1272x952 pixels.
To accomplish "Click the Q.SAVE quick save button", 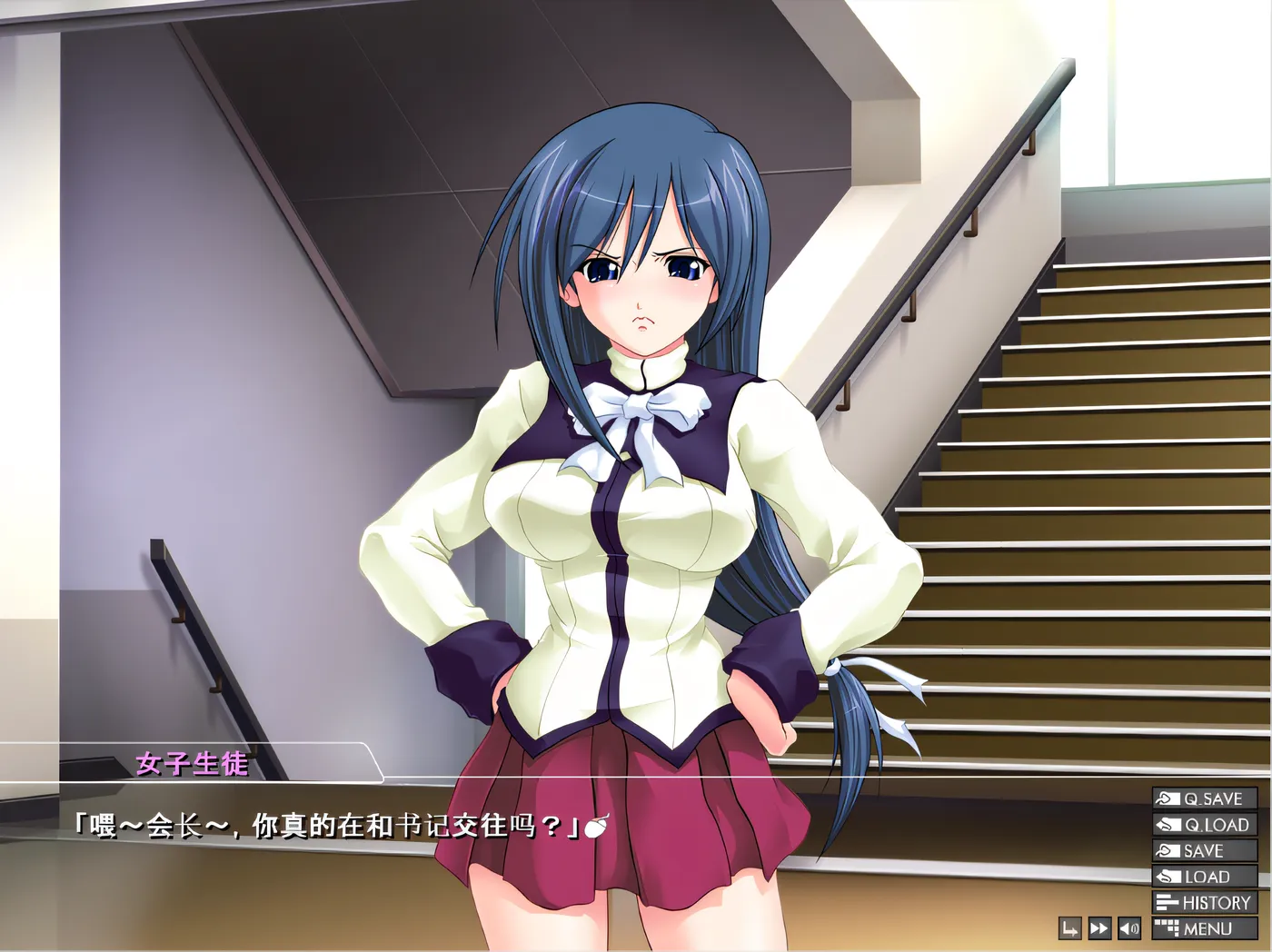I will (x=1205, y=798).
